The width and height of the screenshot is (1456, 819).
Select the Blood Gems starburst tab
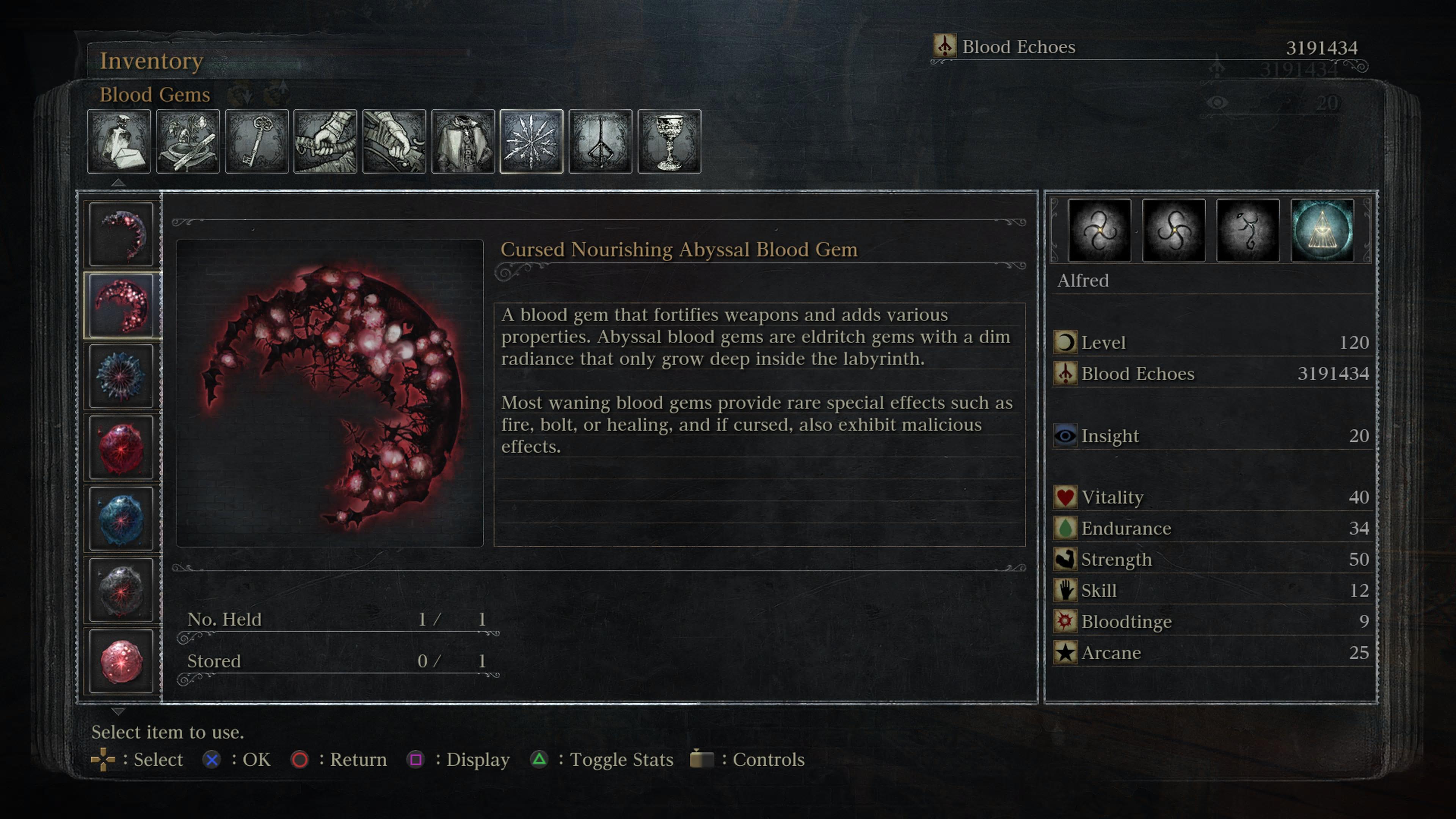click(531, 141)
